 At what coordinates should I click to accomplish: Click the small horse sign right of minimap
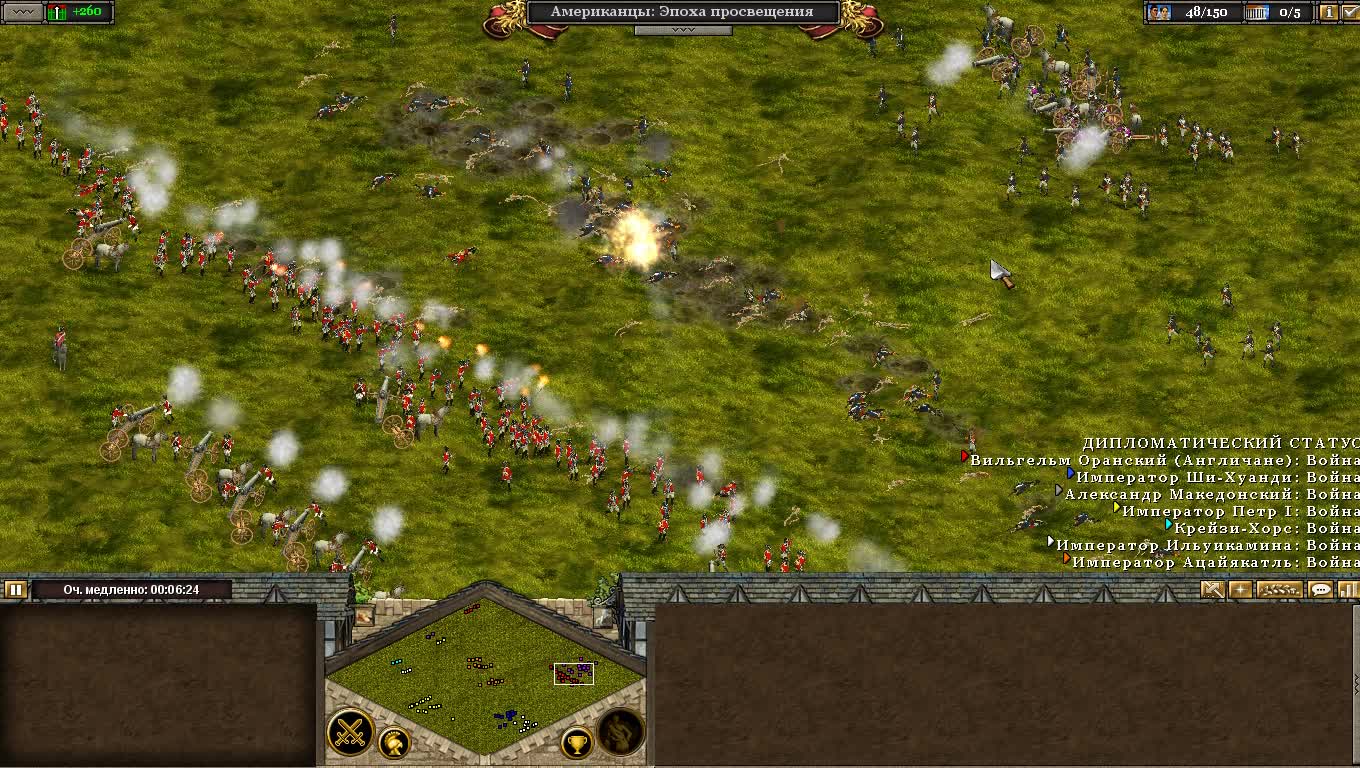(x=603, y=615)
